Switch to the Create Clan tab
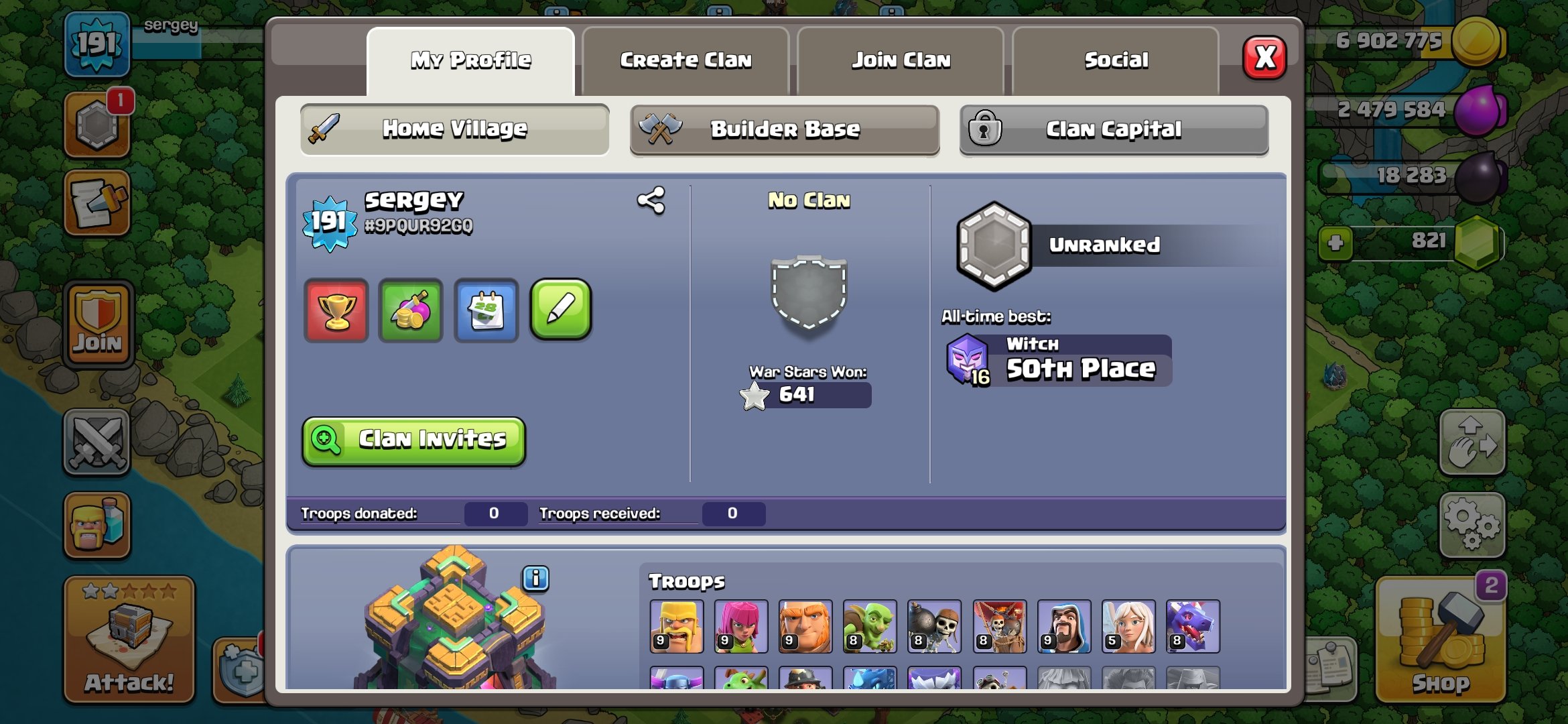 point(686,60)
